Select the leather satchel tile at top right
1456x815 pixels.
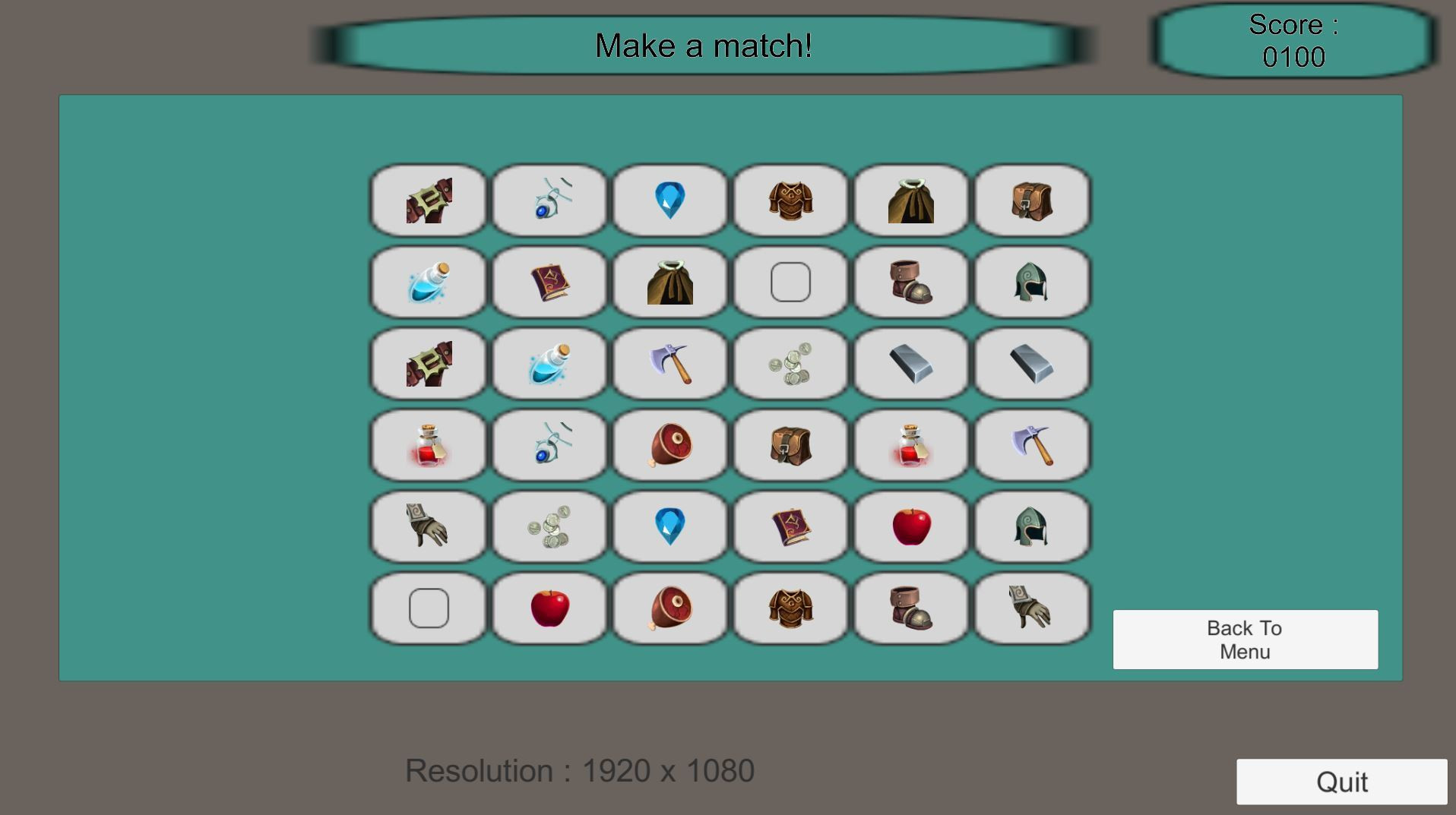pyautogui.click(x=1031, y=200)
